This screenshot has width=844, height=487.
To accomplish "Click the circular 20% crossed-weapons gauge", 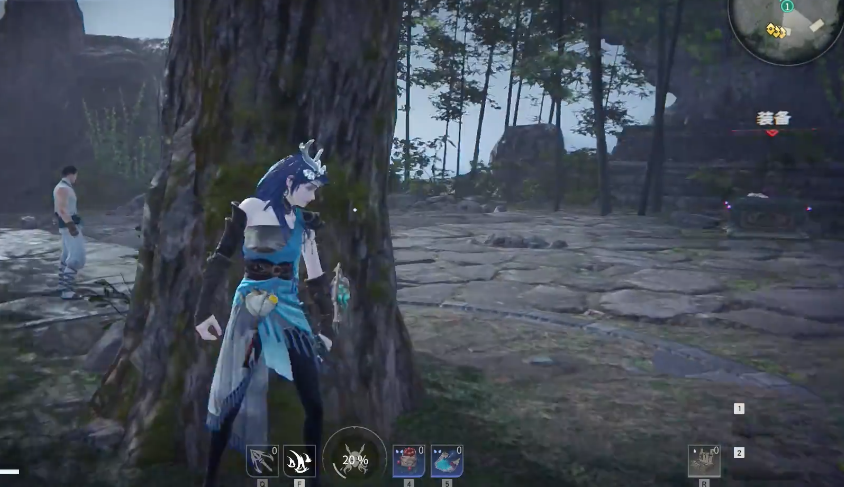I will click(355, 459).
